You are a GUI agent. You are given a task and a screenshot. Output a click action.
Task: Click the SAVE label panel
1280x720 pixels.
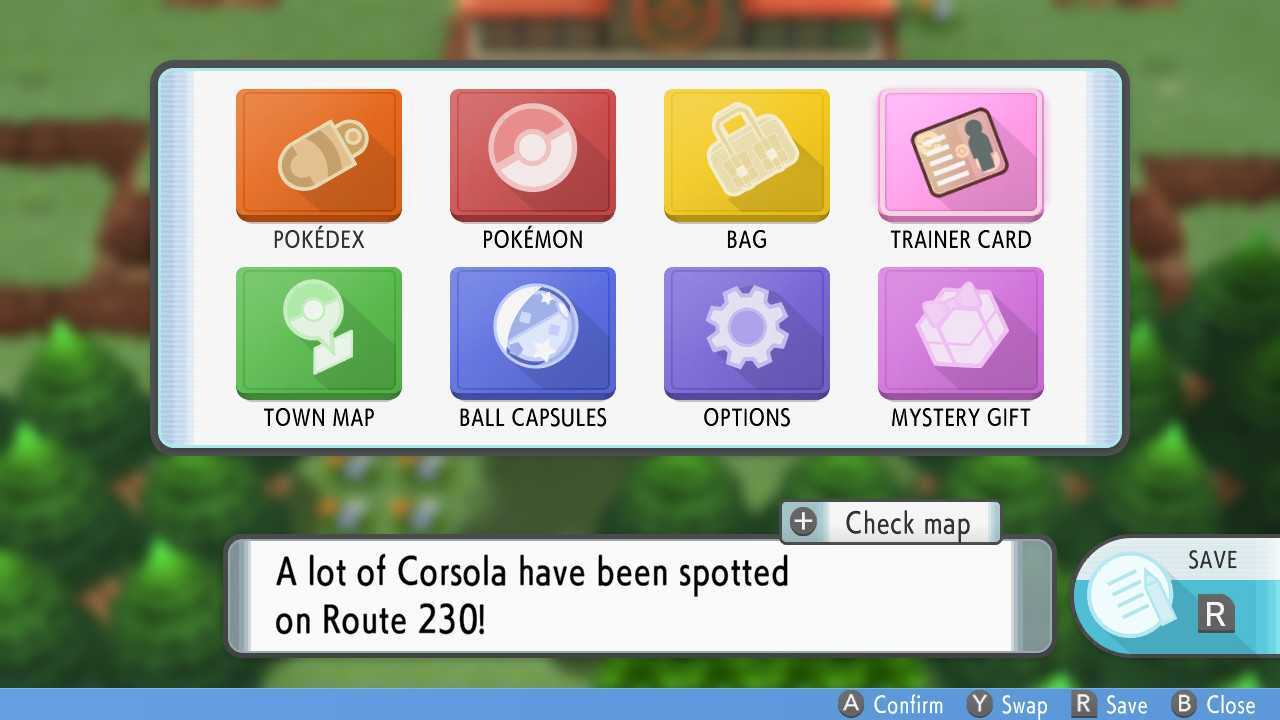(x=1212, y=560)
